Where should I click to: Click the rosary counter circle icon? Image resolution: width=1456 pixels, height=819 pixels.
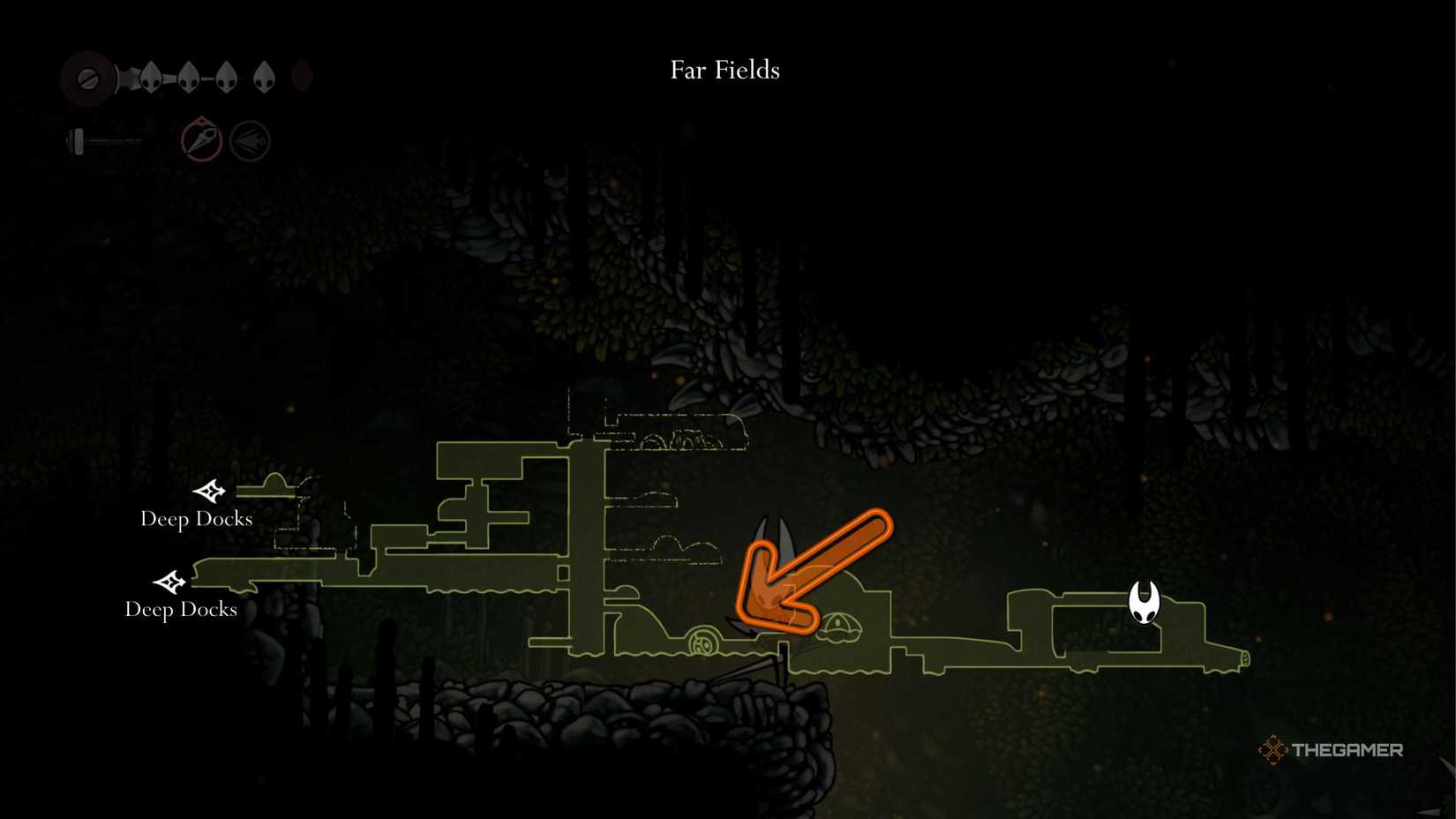pos(87,79)
